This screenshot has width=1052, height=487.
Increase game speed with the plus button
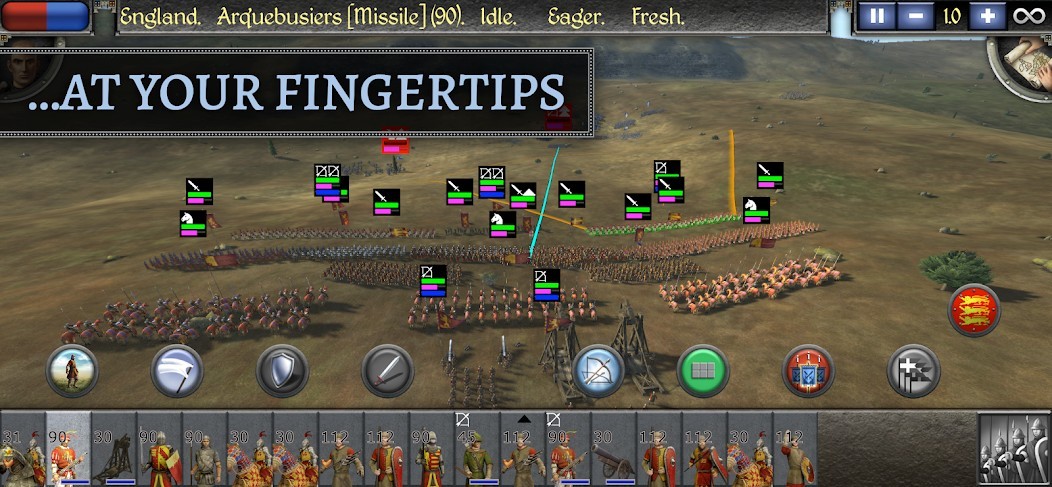tap(986, 17)
